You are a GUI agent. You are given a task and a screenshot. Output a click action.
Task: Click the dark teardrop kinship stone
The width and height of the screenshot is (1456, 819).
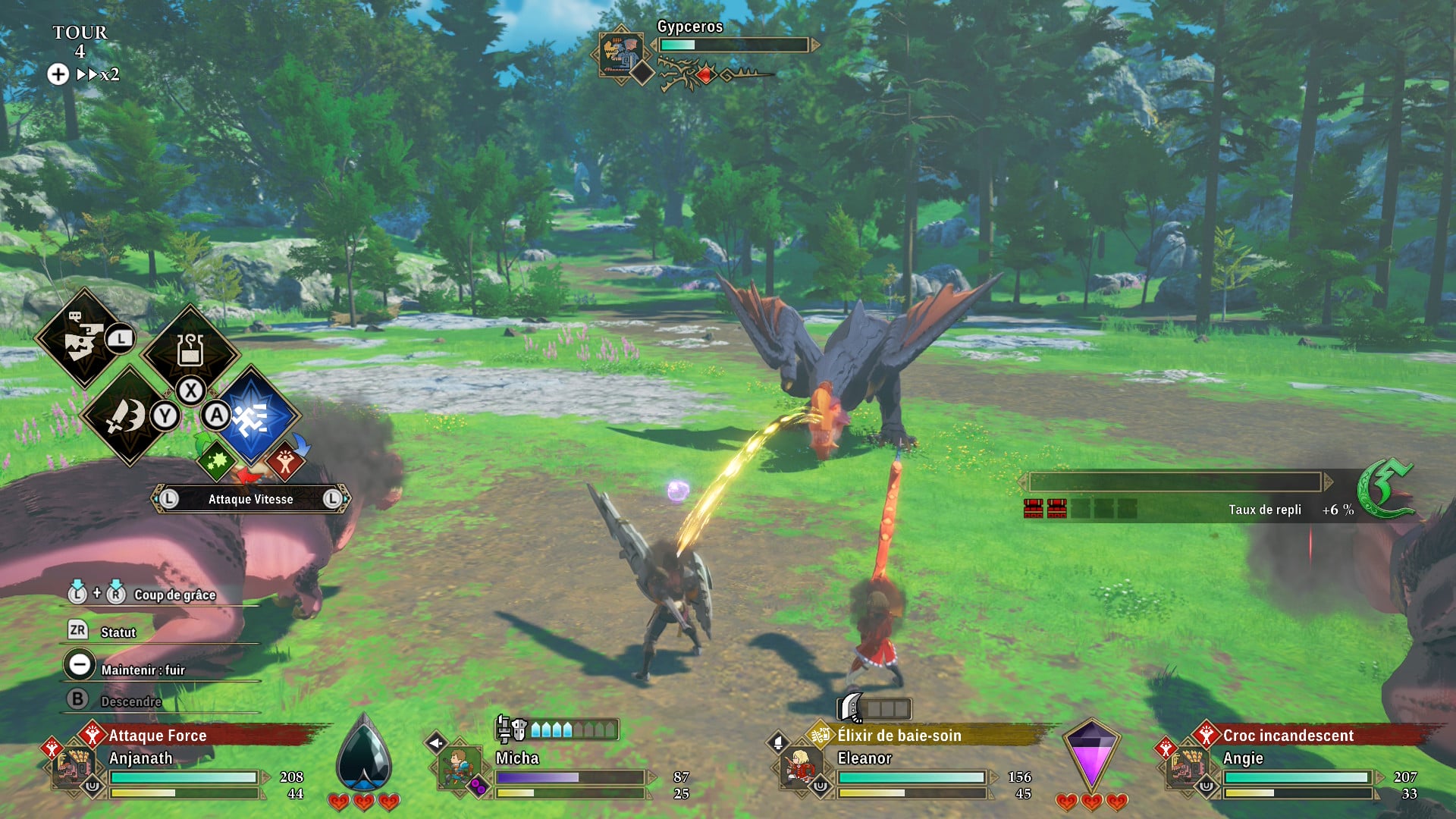[x=364, y=755]
